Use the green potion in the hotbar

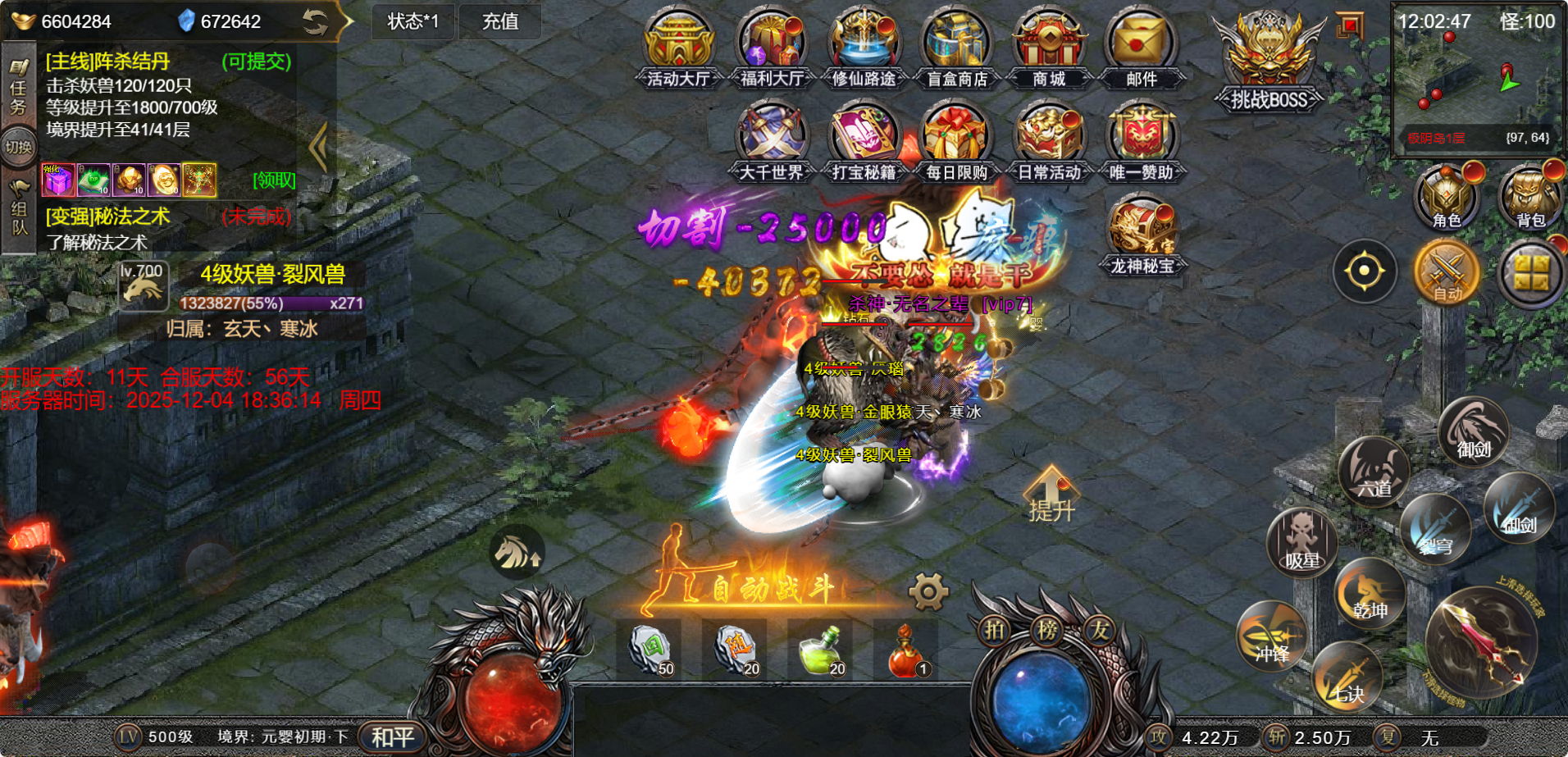click(x=820, y=650)
